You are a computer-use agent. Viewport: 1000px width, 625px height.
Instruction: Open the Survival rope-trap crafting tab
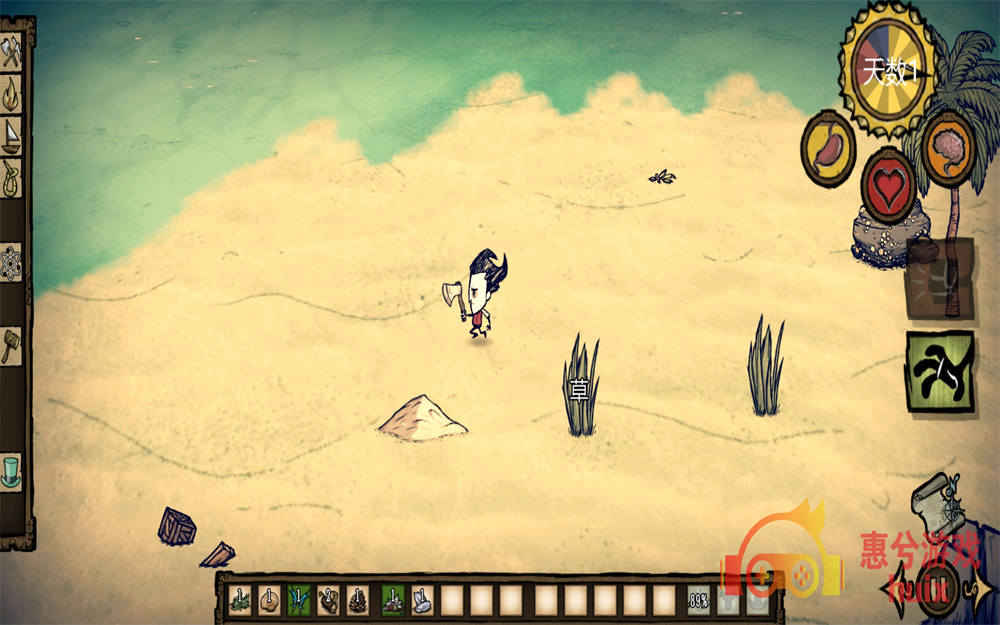(x=11, y=178)
